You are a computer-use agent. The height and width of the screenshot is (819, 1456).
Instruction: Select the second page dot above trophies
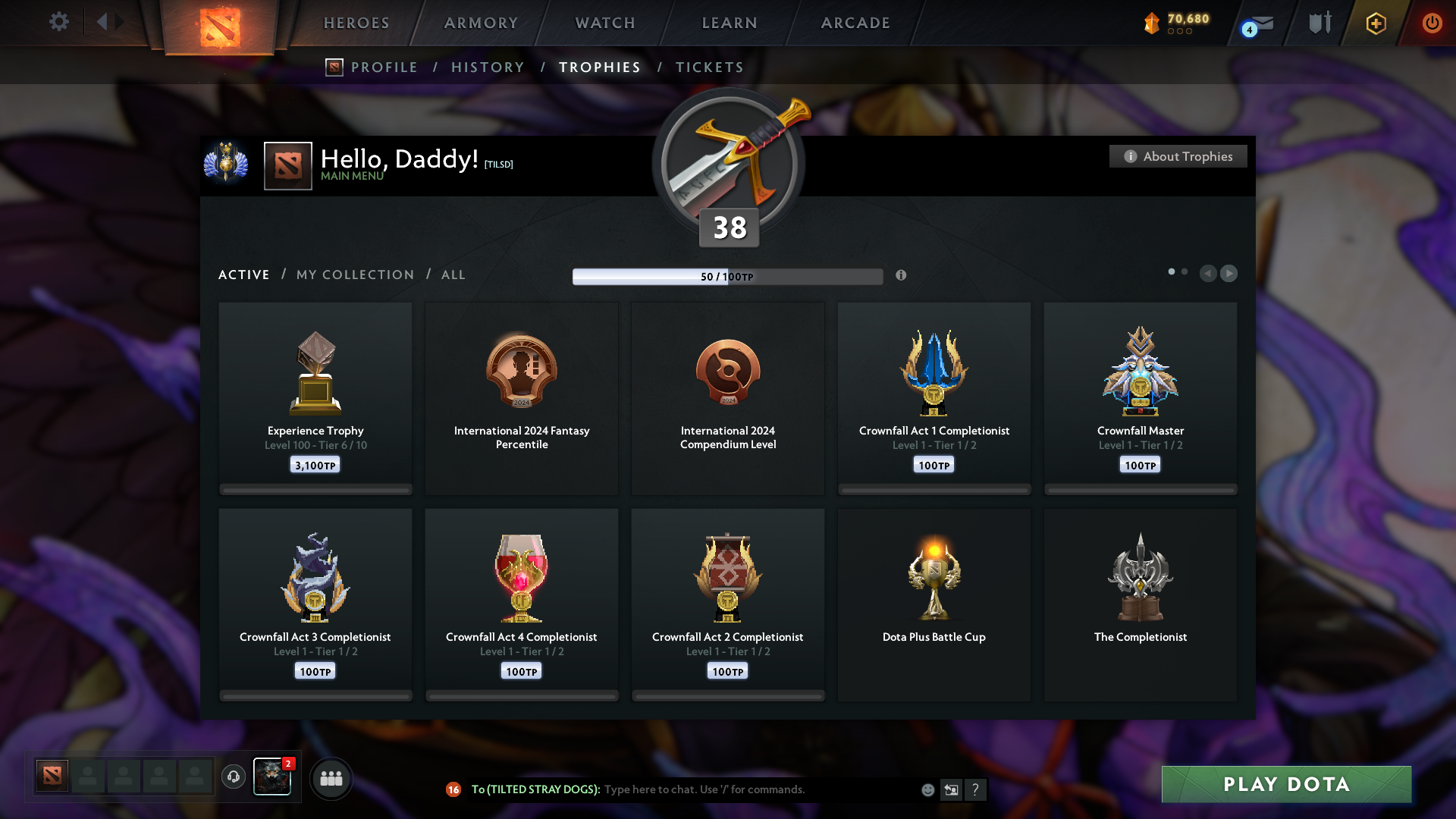(1185, 270)
